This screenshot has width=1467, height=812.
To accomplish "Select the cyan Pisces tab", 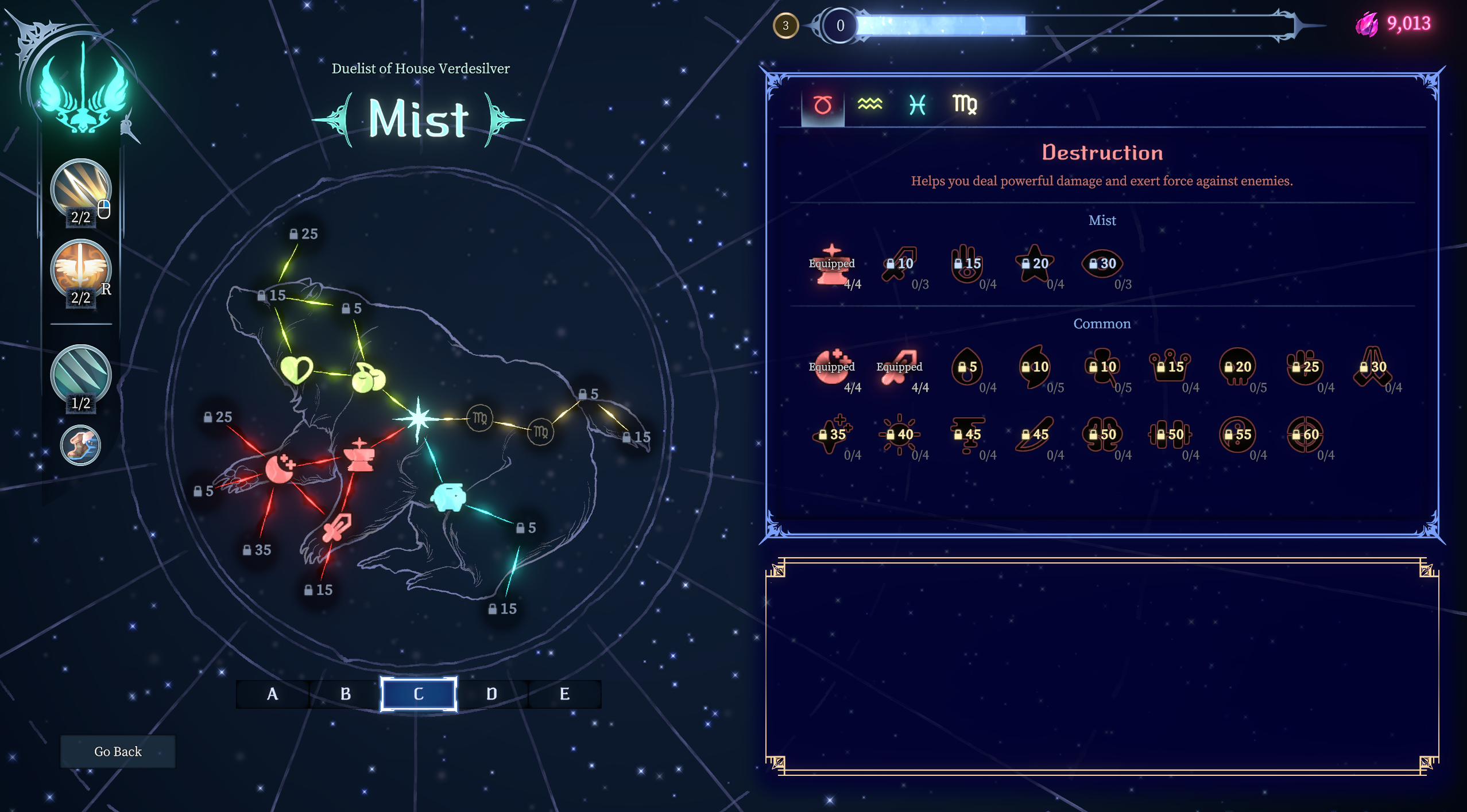I will click(x=918, y=105).
